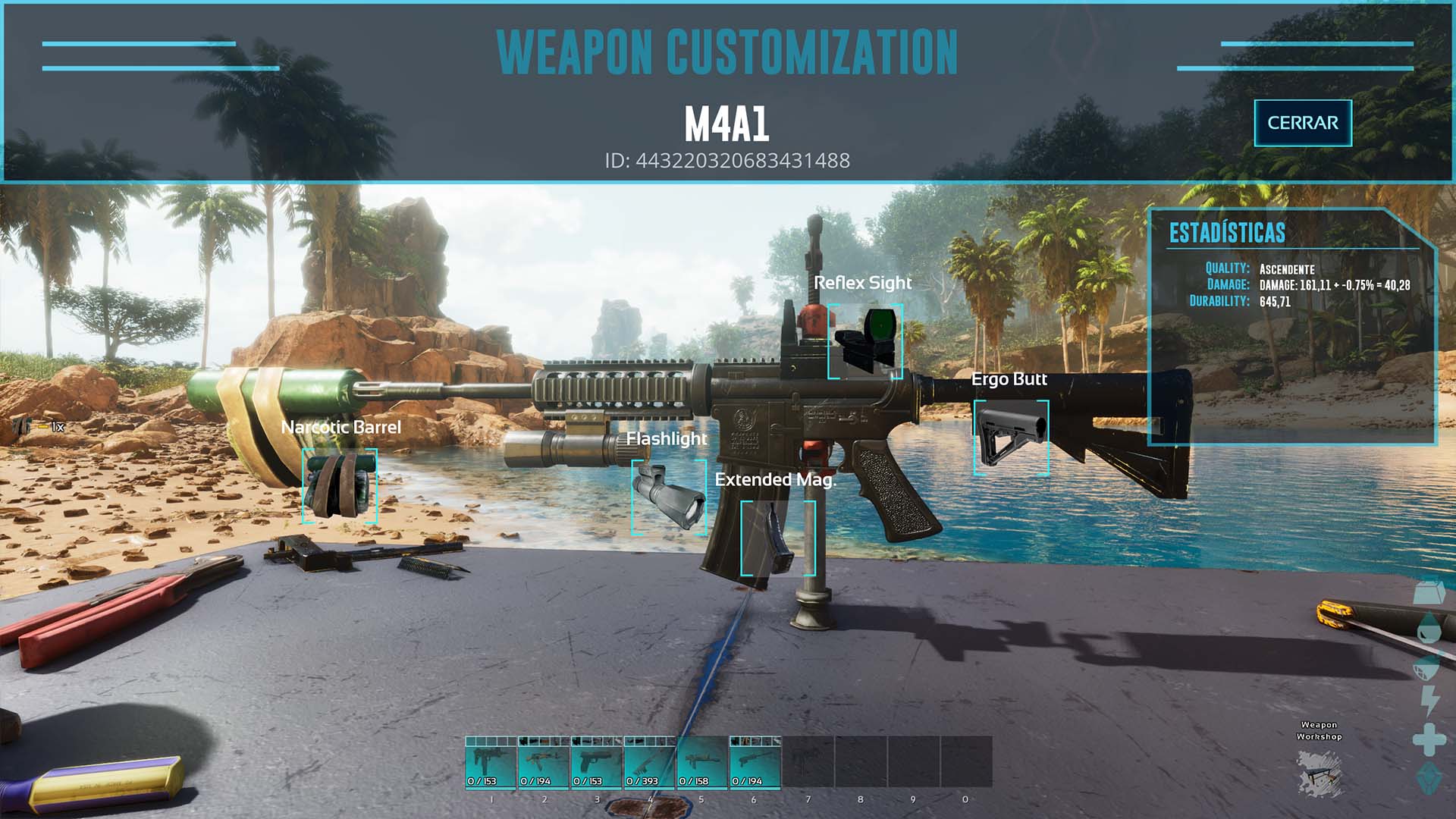Choose the Narcotic Barrel attachment slot
The width and height of the screenshot is (1456, 819).
point(340,485)
